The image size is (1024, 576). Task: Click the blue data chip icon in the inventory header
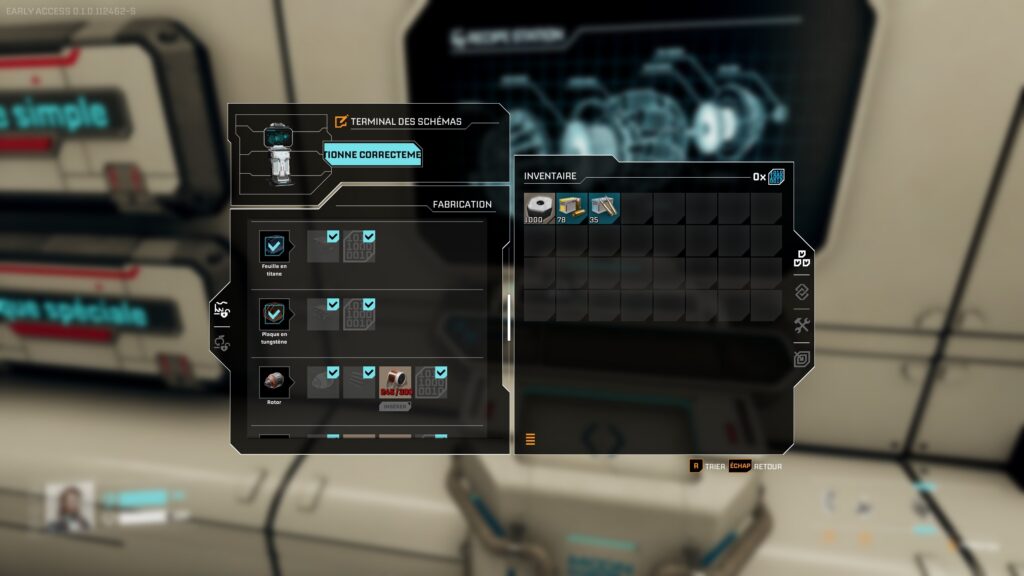tap(777, 177)
